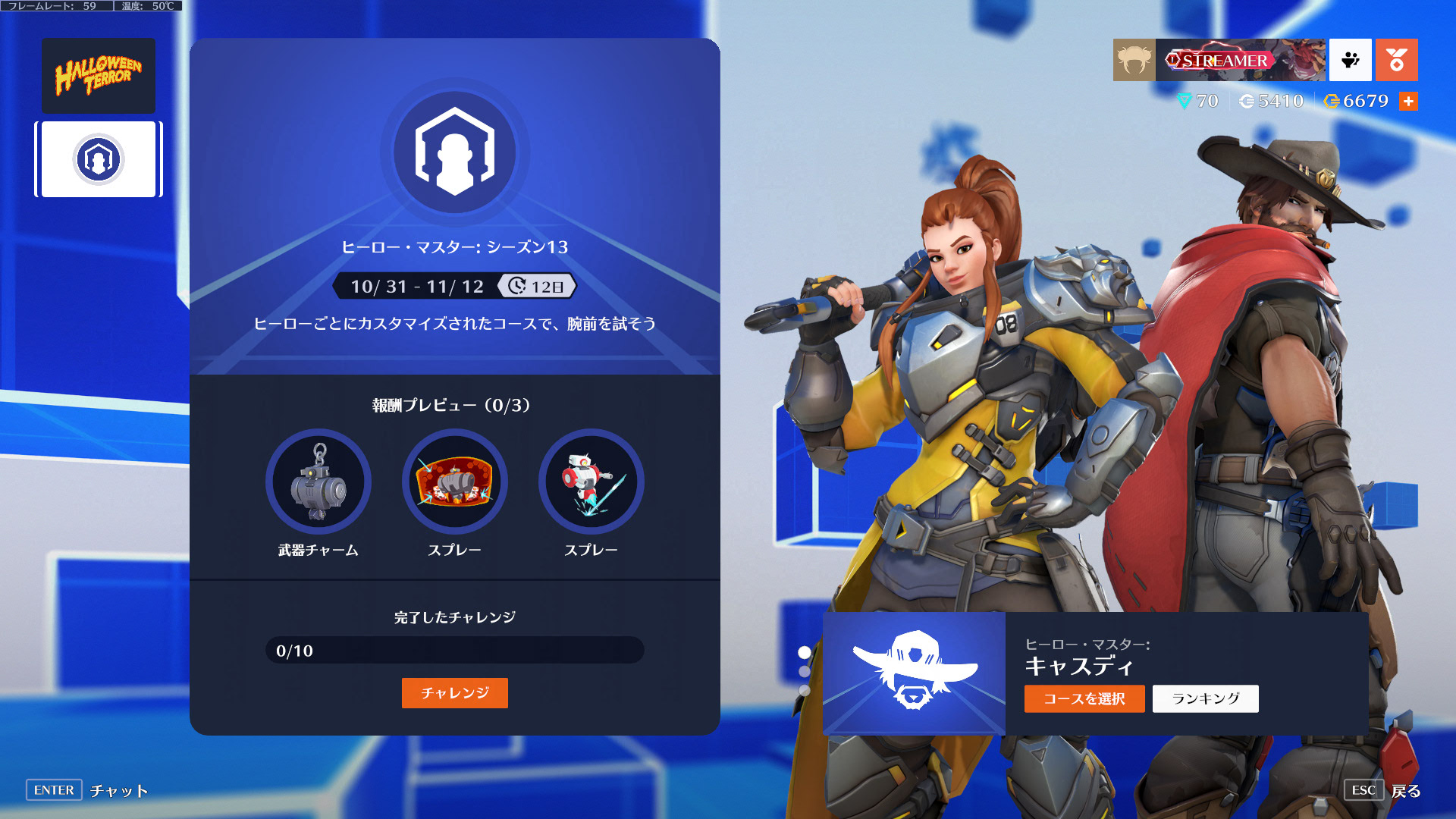Choose コースを選択 for Cassidy
This screenshot has width=1456, height=819.
tap(1084, 698)
